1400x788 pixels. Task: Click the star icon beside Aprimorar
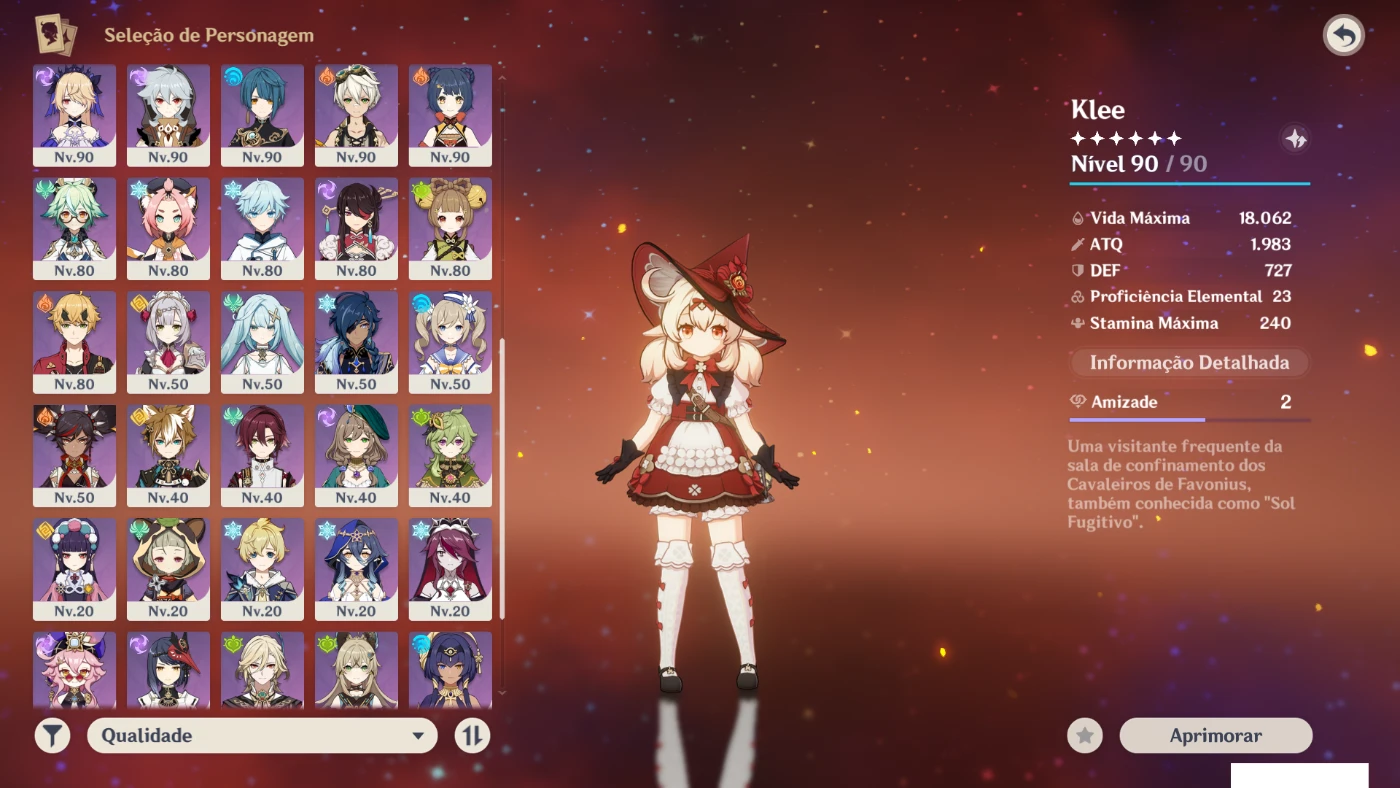click(x=1085, y=736)
